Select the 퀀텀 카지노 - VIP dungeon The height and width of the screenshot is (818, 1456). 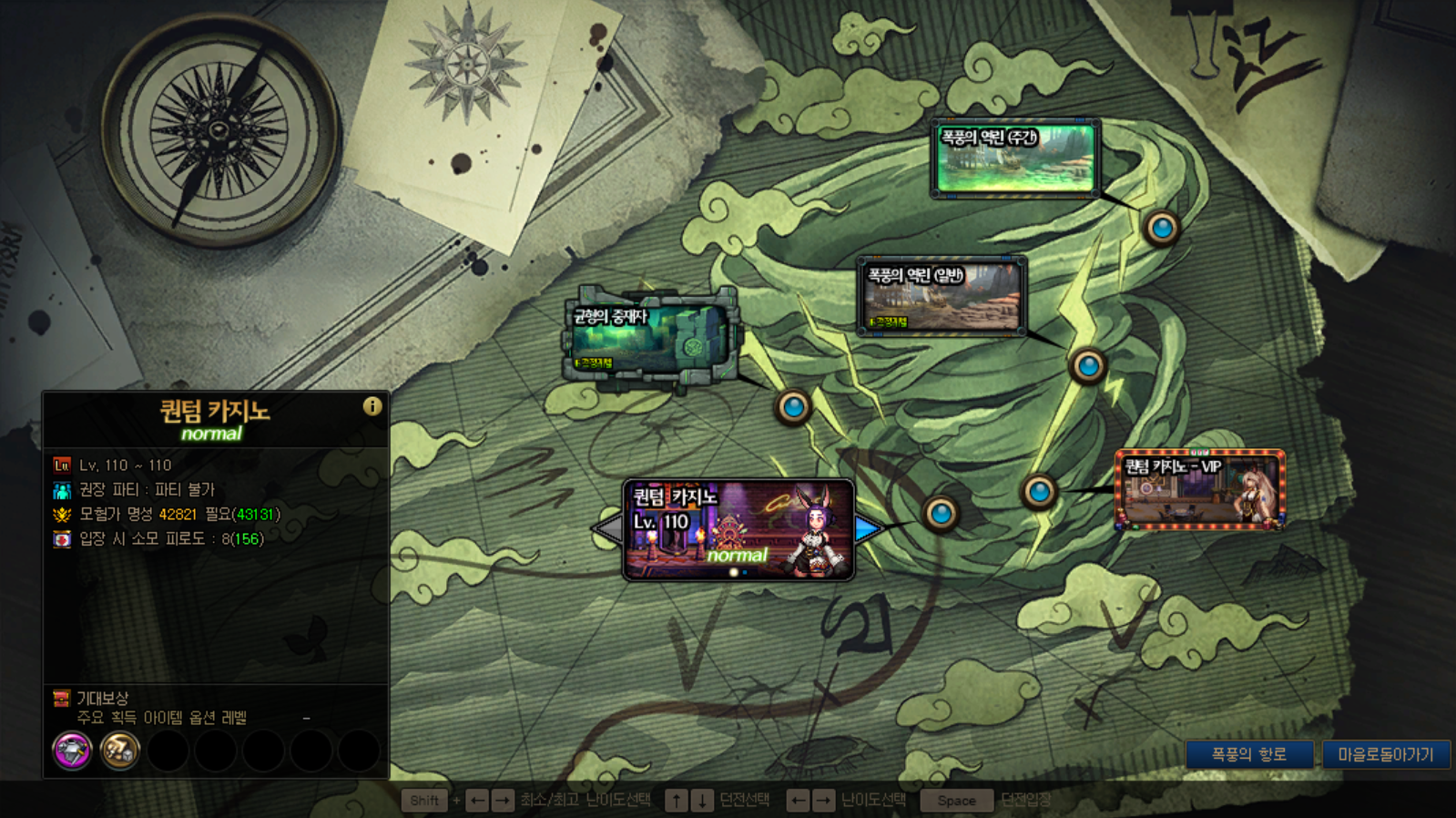1200,489
